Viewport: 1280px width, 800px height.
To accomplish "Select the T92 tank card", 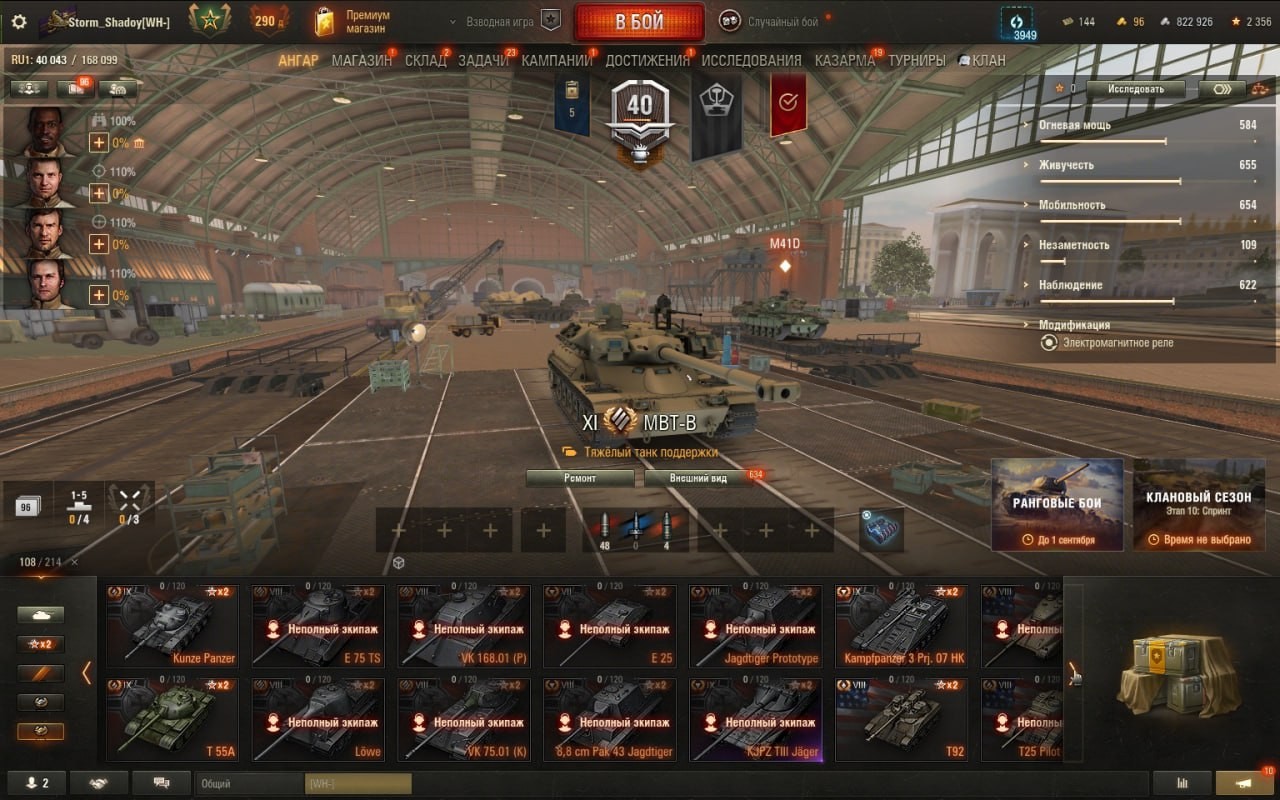I will 901,719.
